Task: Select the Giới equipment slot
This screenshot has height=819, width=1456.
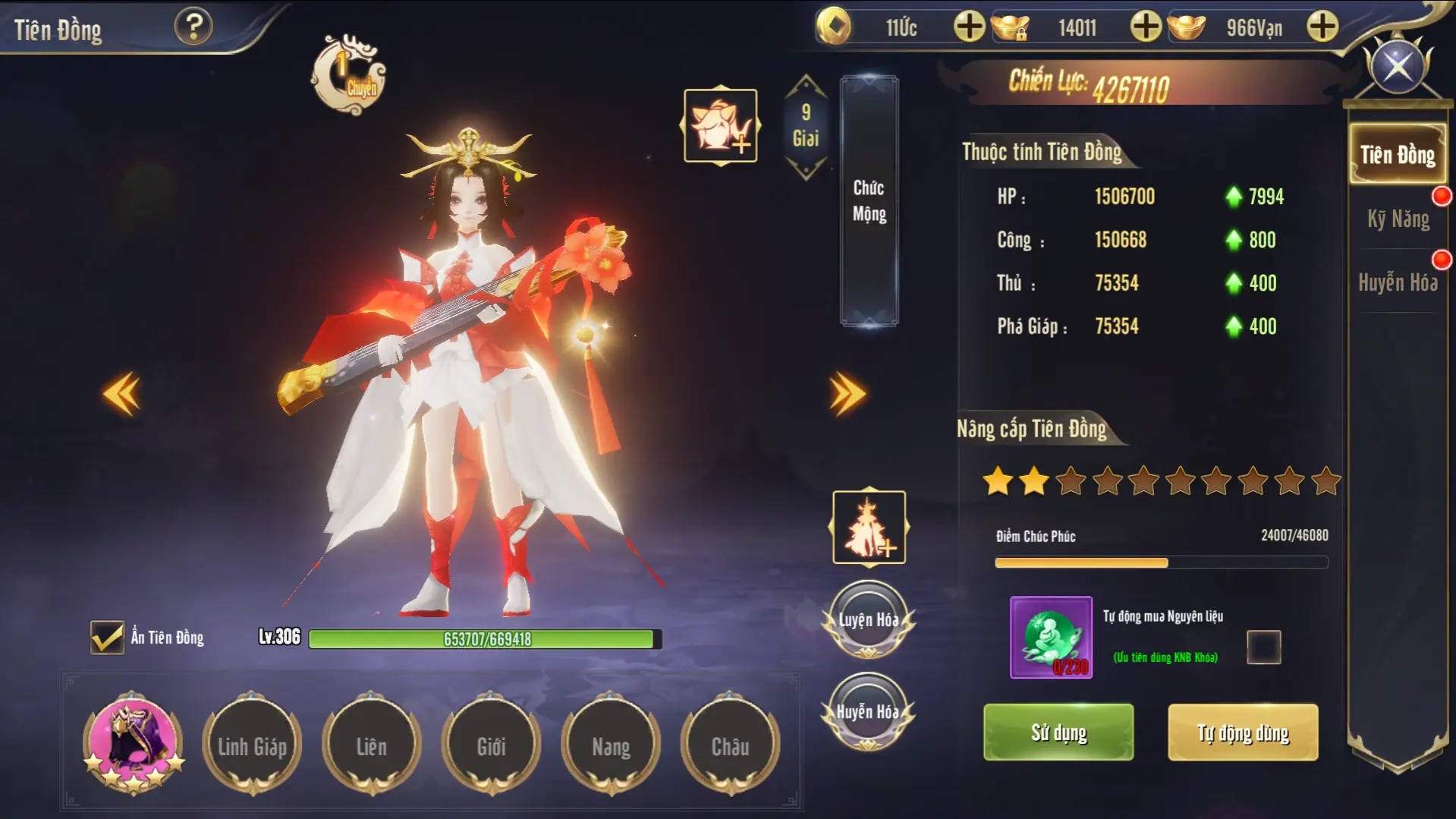Action: 491,747
